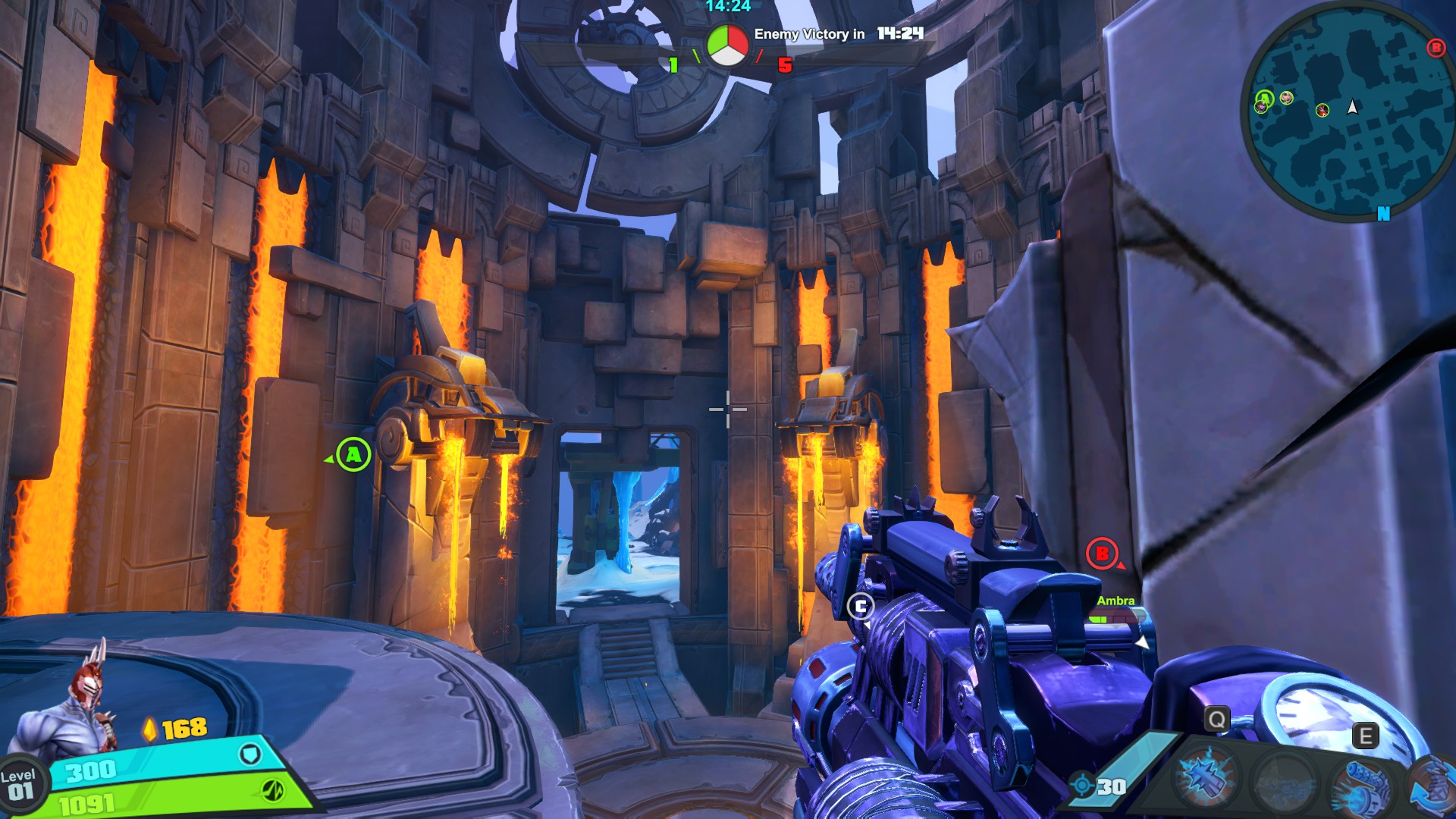
Task: Activate the Q spiked grenade ability
Action: coord(1205,779)
